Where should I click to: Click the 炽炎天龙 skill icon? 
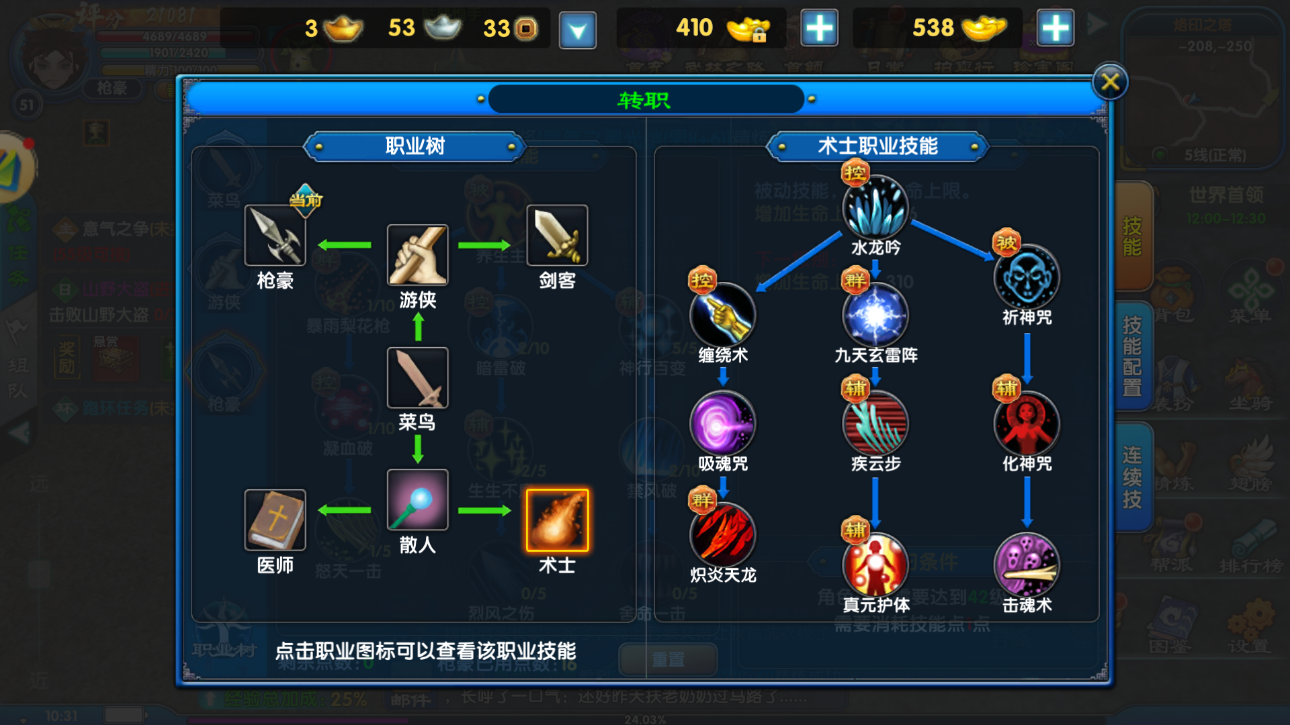[x=723, y=534]
